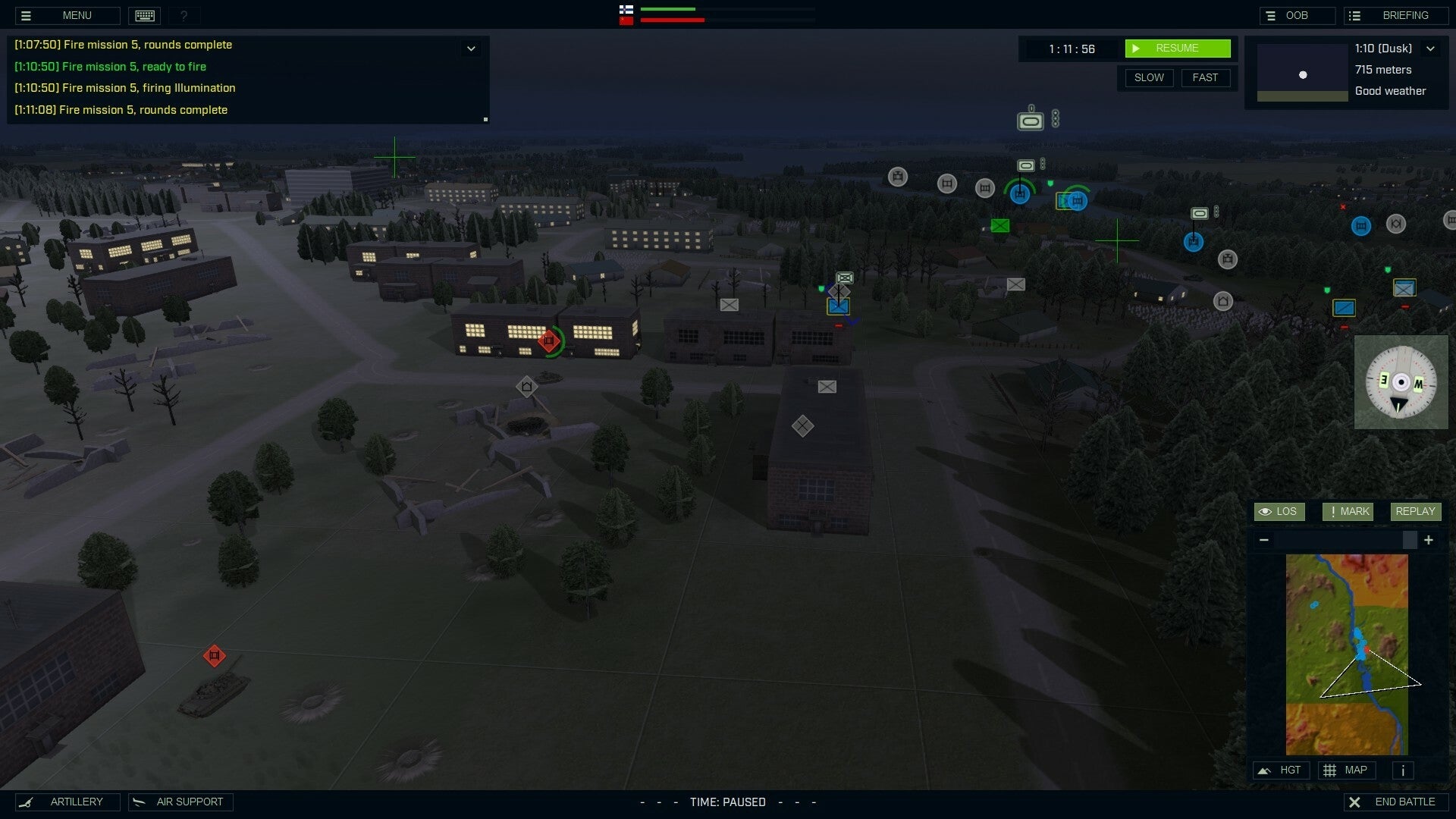Click the compass rose widget
Screen dimensions: 1456x819
coord(1401,382)
